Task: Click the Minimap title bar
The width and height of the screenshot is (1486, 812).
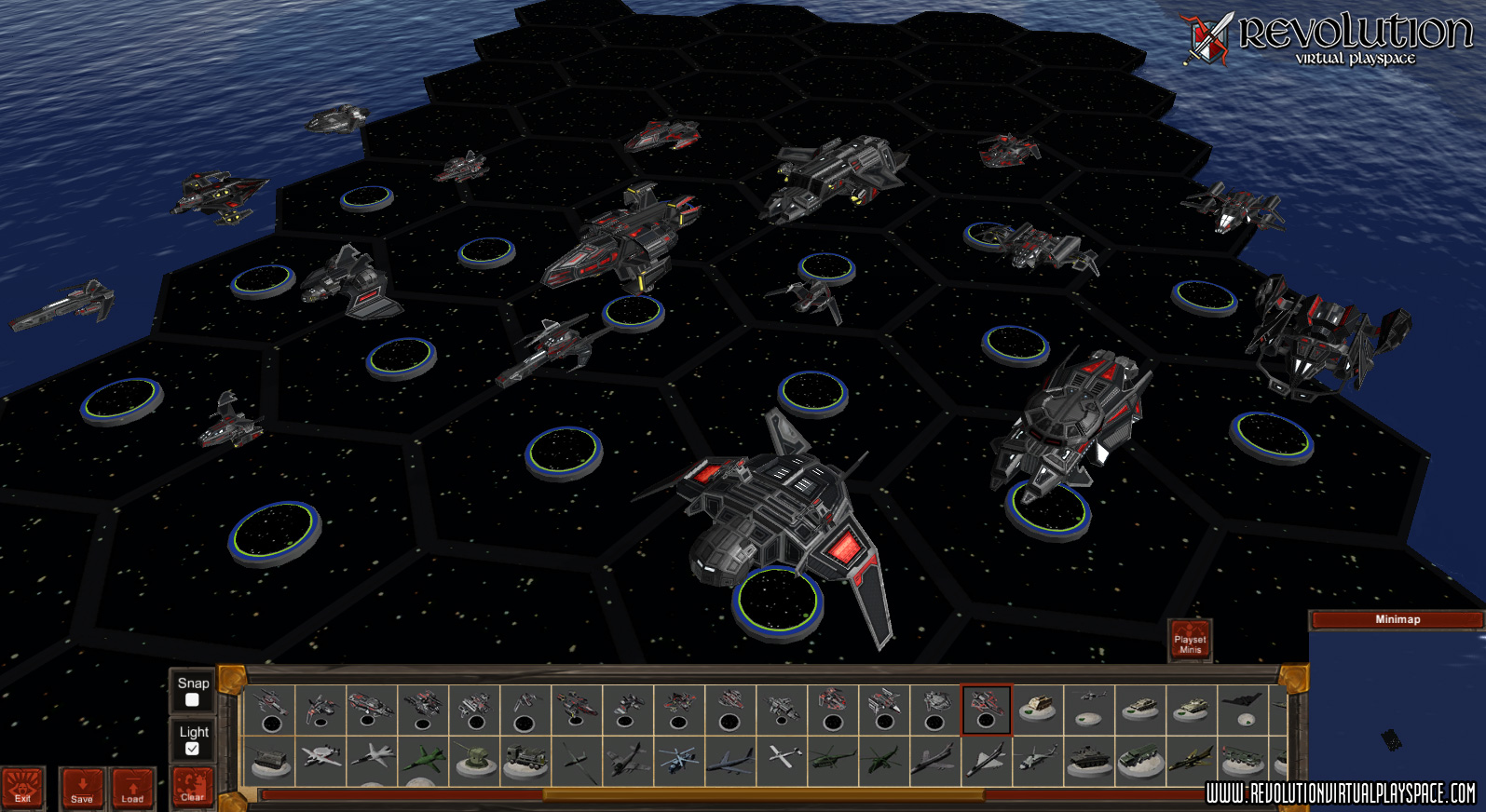Action: (x=1392, y=617)
